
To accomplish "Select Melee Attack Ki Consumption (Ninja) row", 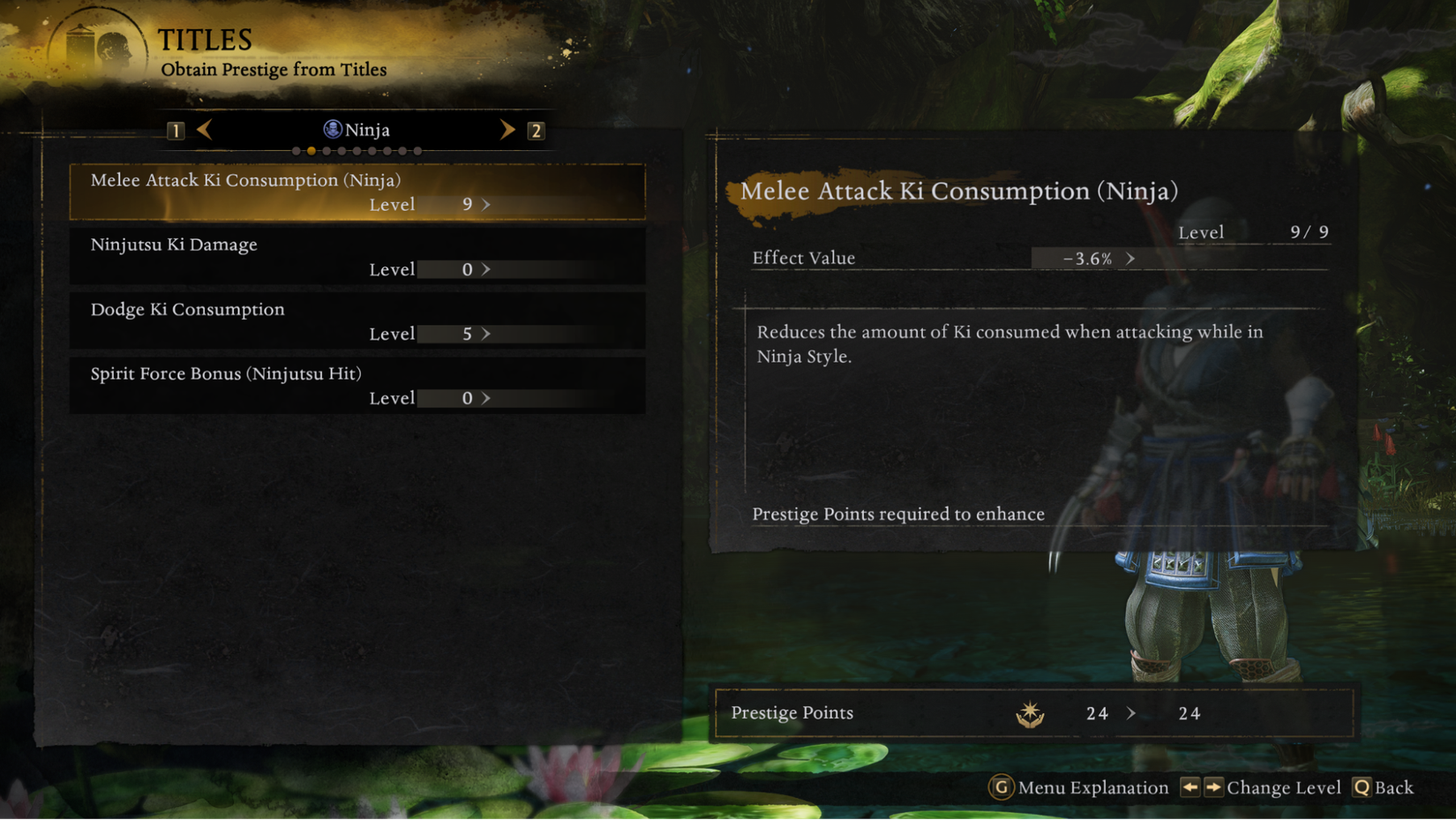I will (x=357, y=192).
